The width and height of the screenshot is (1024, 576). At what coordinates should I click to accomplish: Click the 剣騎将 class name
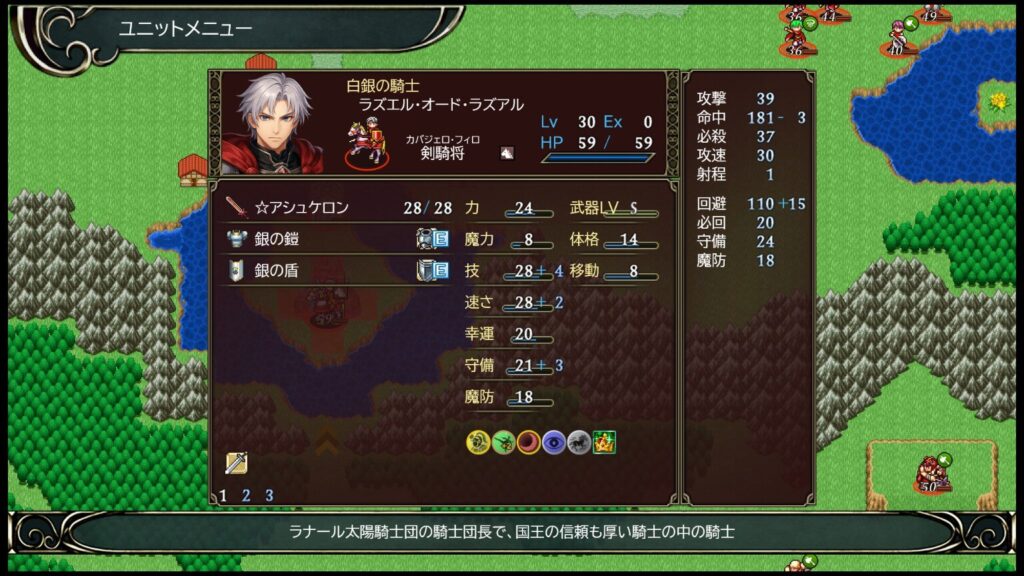442,154
